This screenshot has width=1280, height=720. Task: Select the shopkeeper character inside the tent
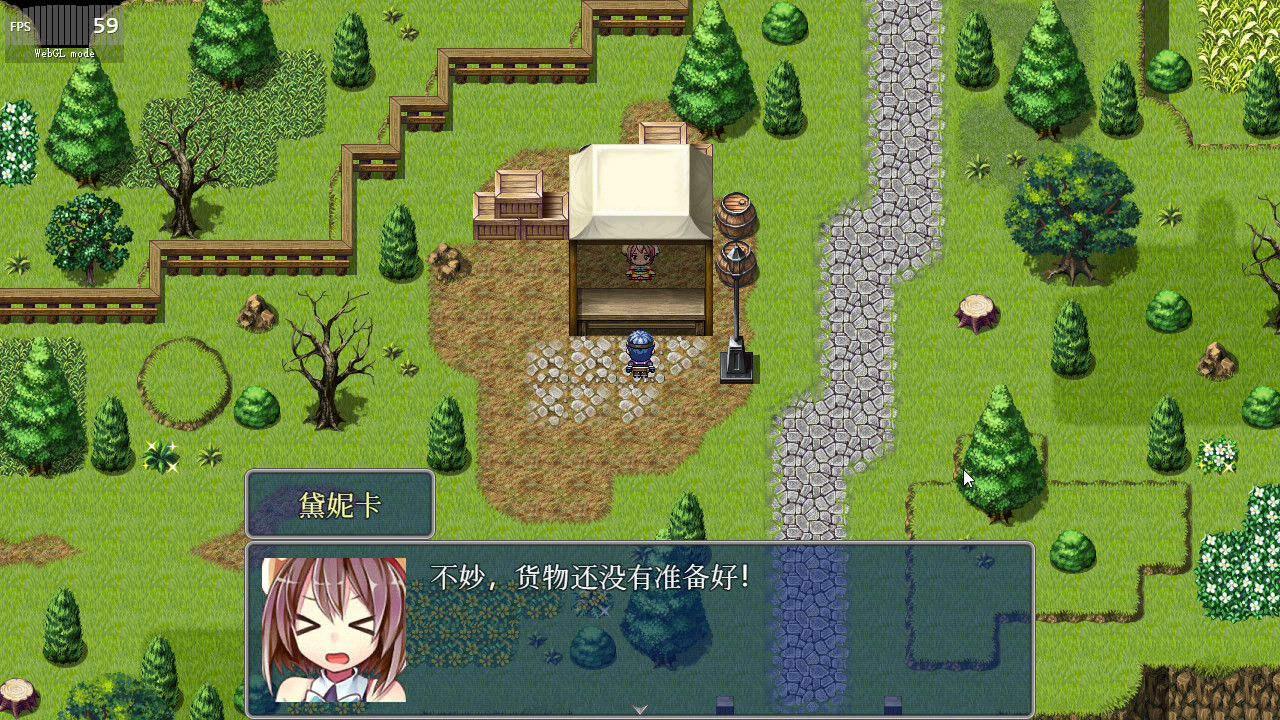[640, 262]
